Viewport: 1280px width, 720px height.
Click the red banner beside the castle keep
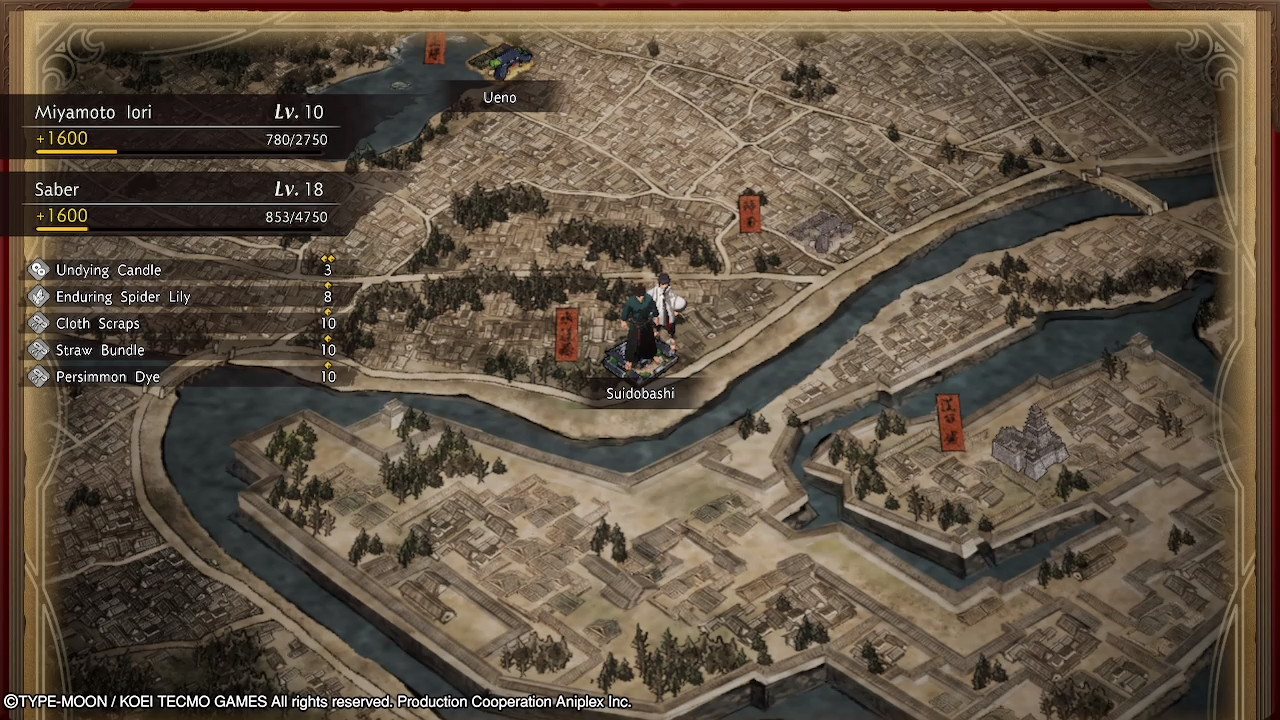click(x=948, y=421)
